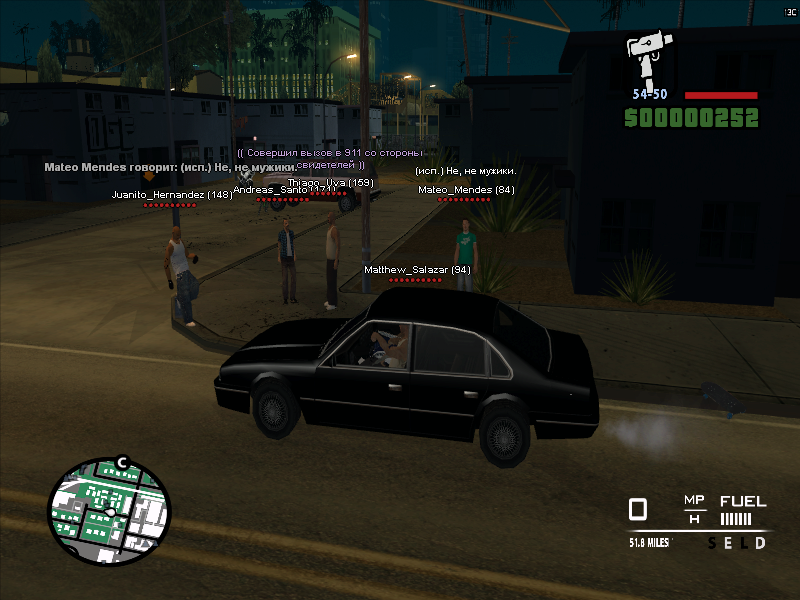Click the north compass marker on the radar

122,462
